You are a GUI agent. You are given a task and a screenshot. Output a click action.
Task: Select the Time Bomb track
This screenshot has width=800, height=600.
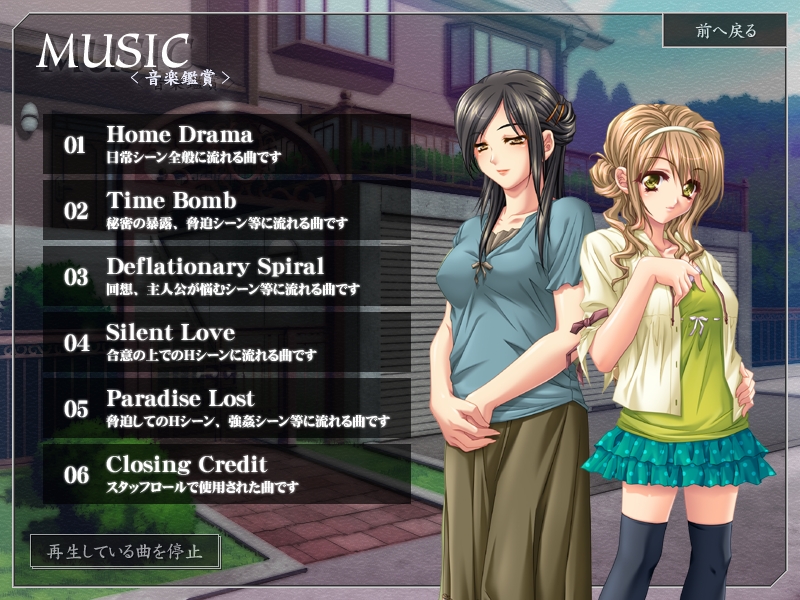(227, 210)
